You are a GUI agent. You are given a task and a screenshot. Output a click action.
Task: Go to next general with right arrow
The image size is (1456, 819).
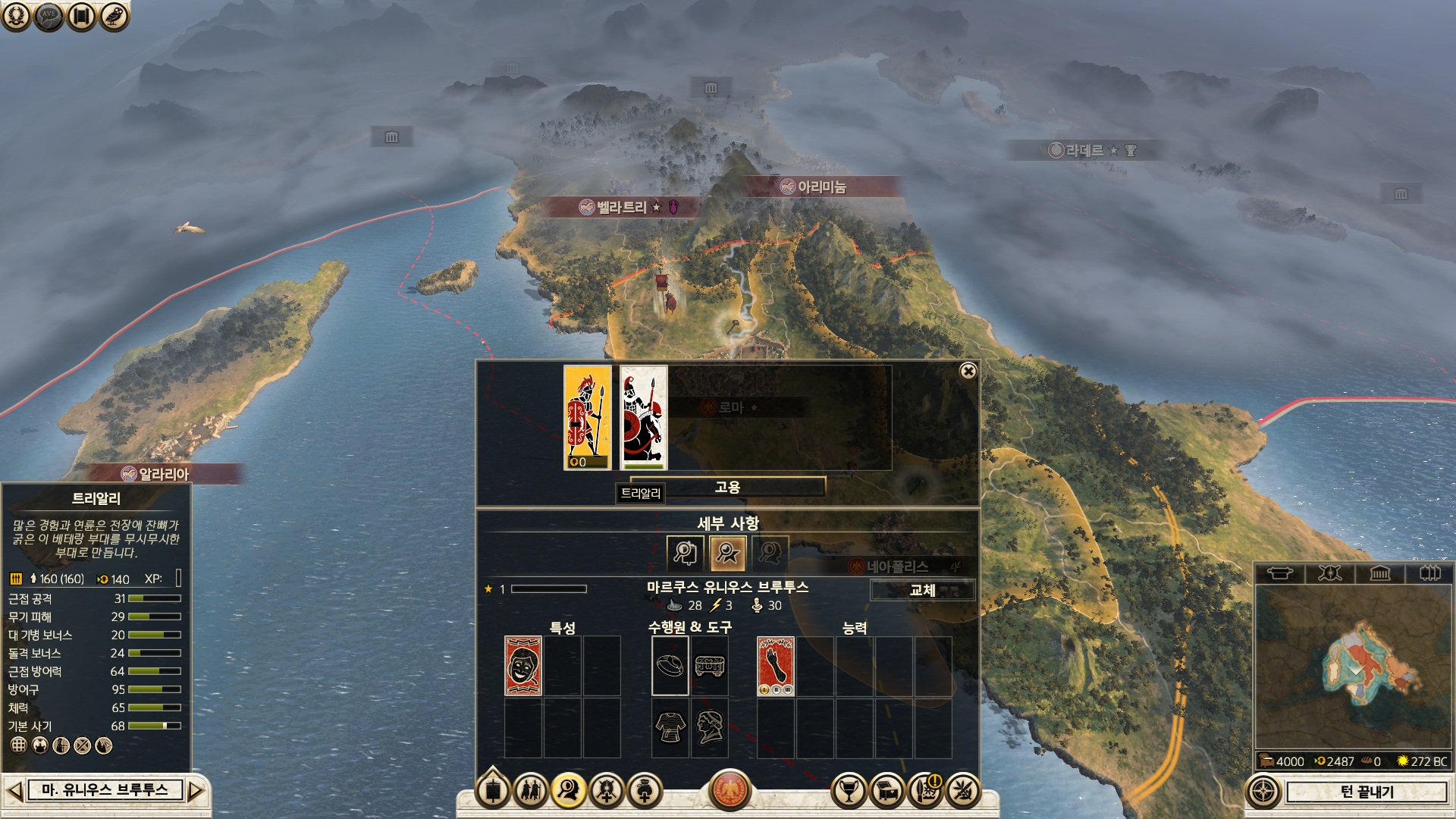196,791
